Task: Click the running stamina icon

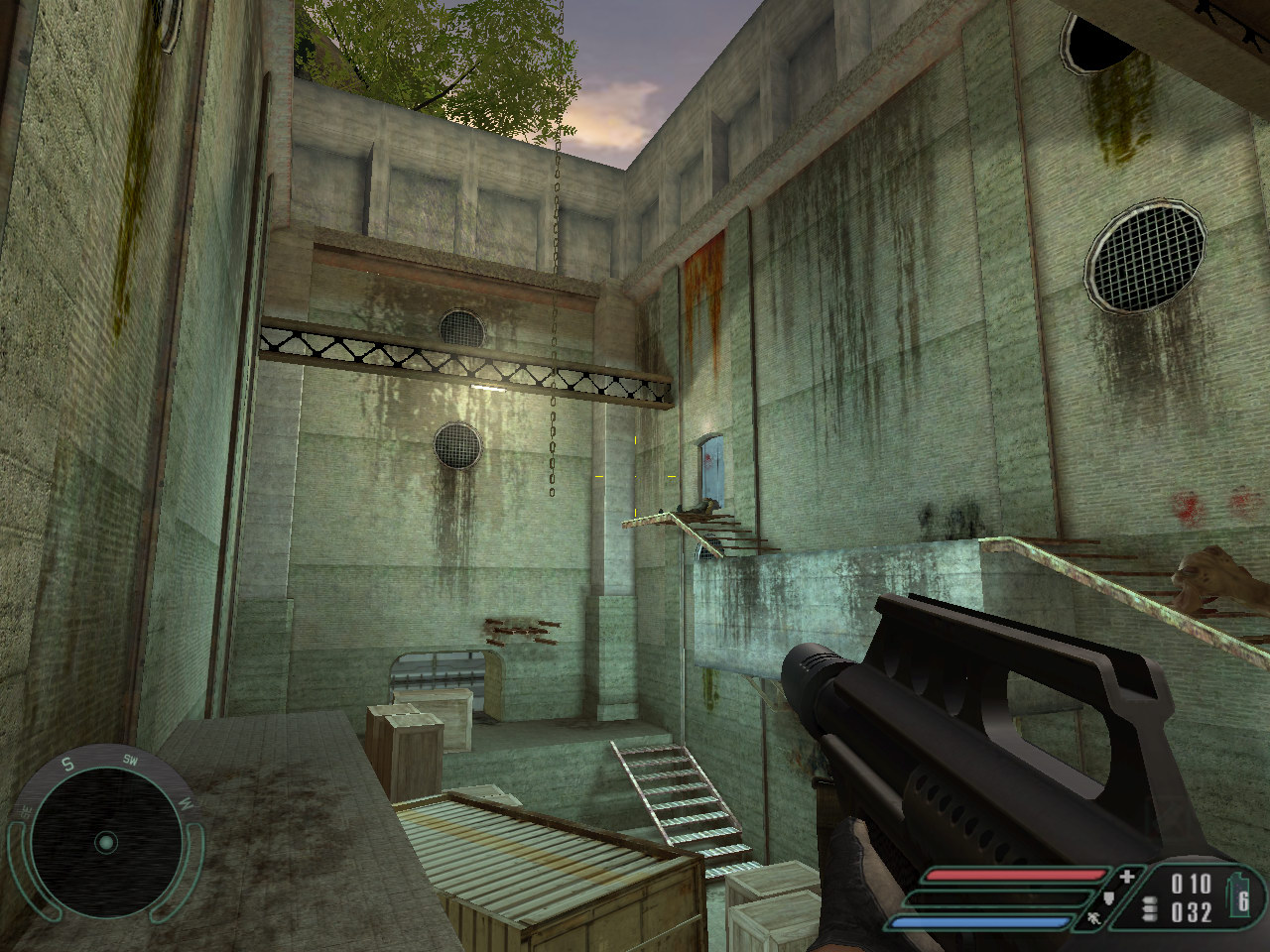Action: coord(1094,920)
